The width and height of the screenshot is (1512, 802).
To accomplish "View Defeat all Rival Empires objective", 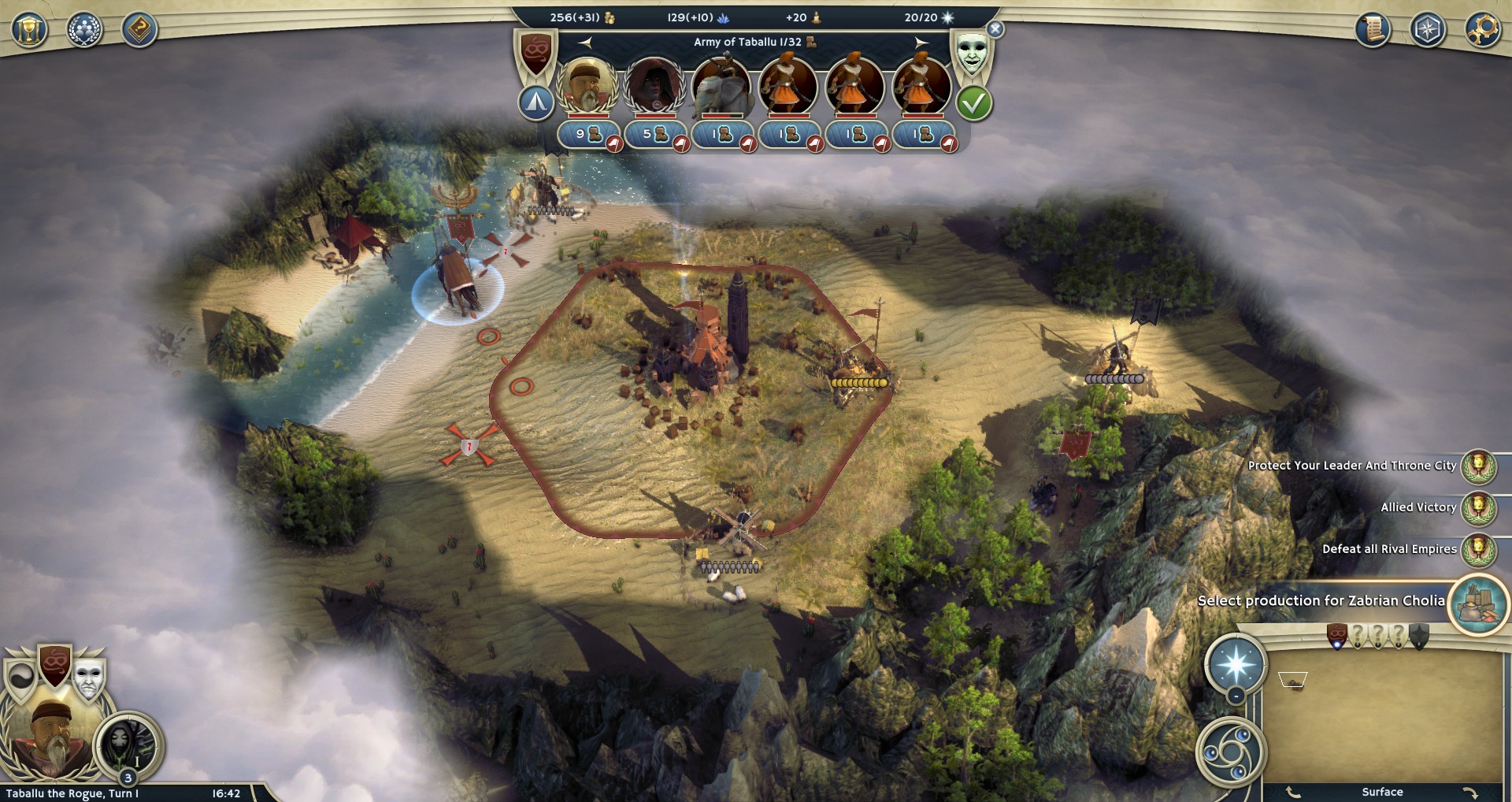I will [1478, 549].
